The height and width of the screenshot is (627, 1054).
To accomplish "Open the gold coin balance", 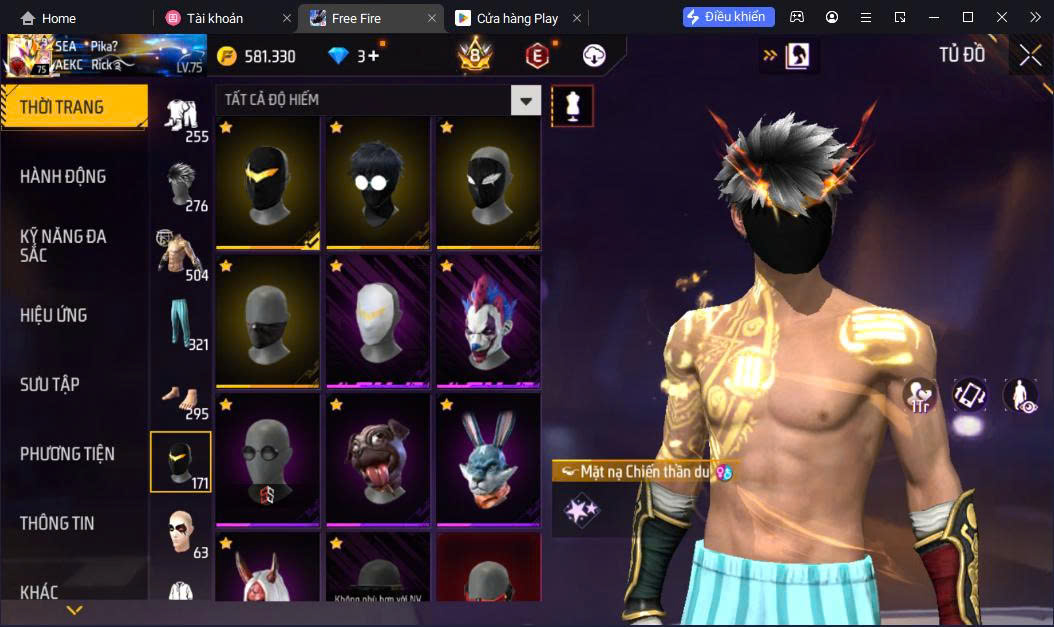I will click(257, 56).
